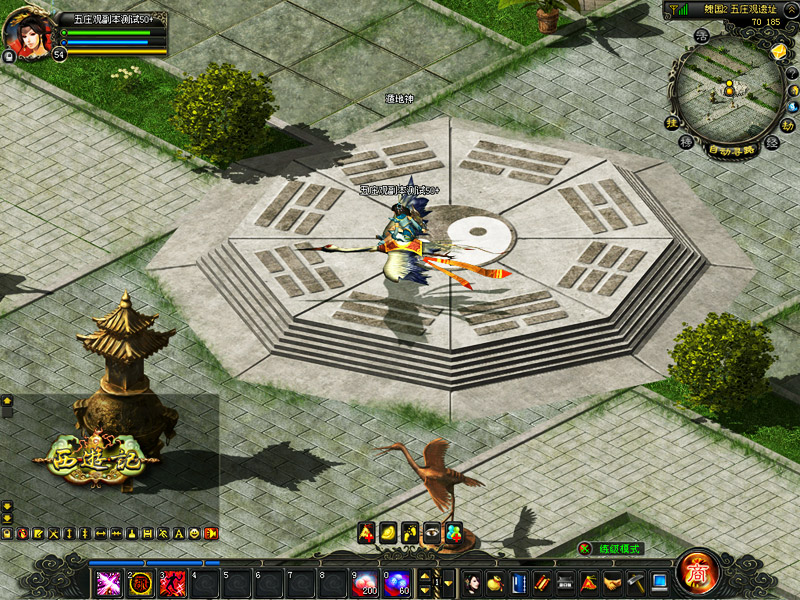Use the blue potion in slot 0
The width and height of the screenshot is (800, 600).
397,582
